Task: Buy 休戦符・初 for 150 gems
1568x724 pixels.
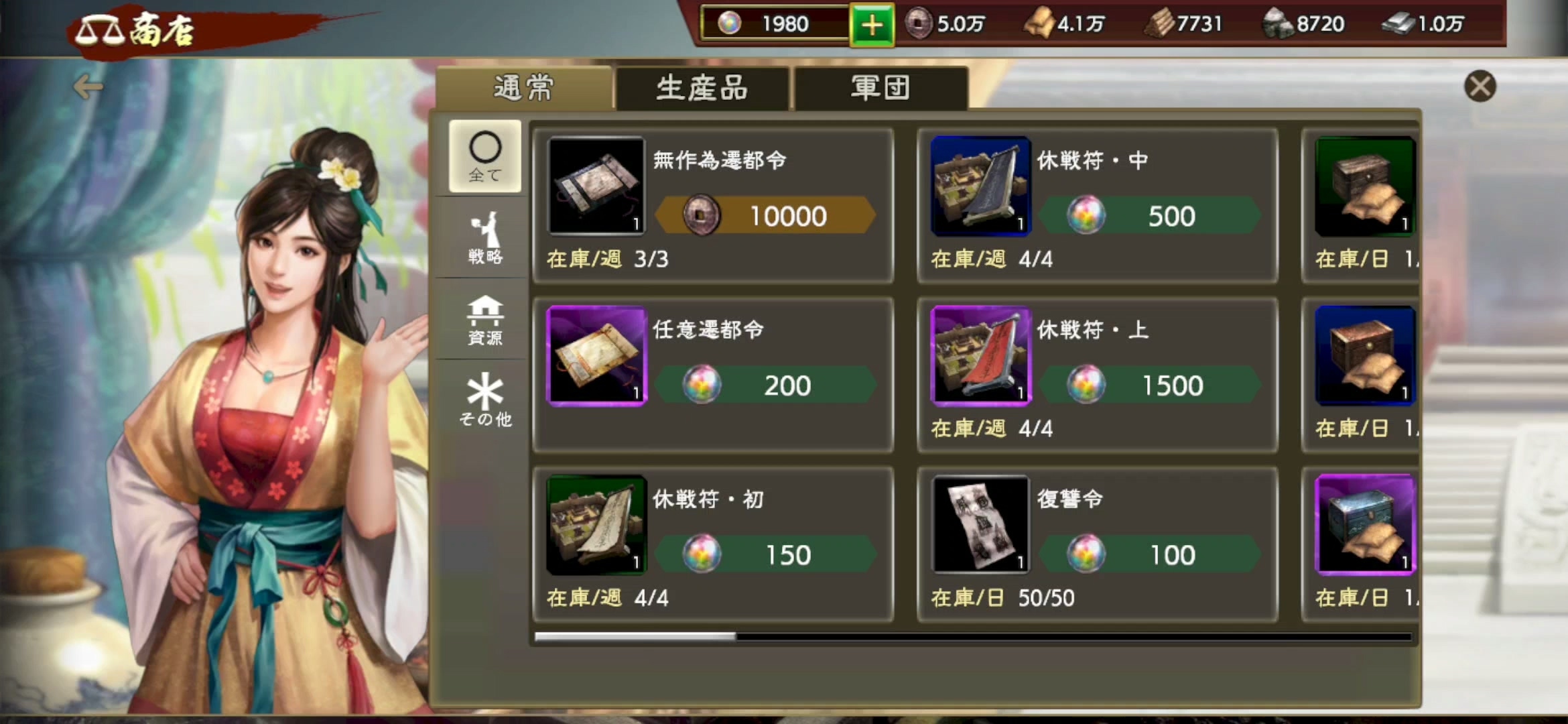Action: pos(766,554)
